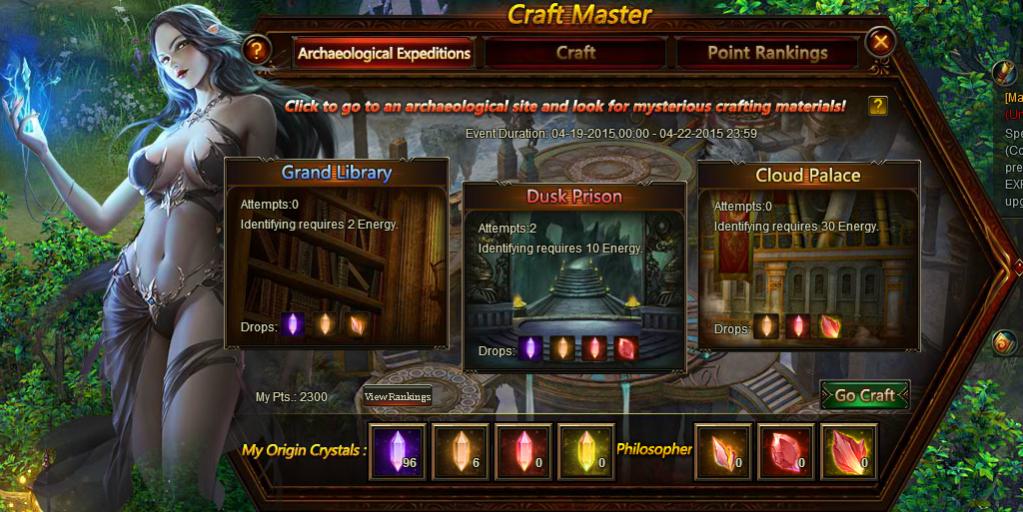Open help with the round question mark button
This screenshot has height=512, width=1023.
click(257, 48)
